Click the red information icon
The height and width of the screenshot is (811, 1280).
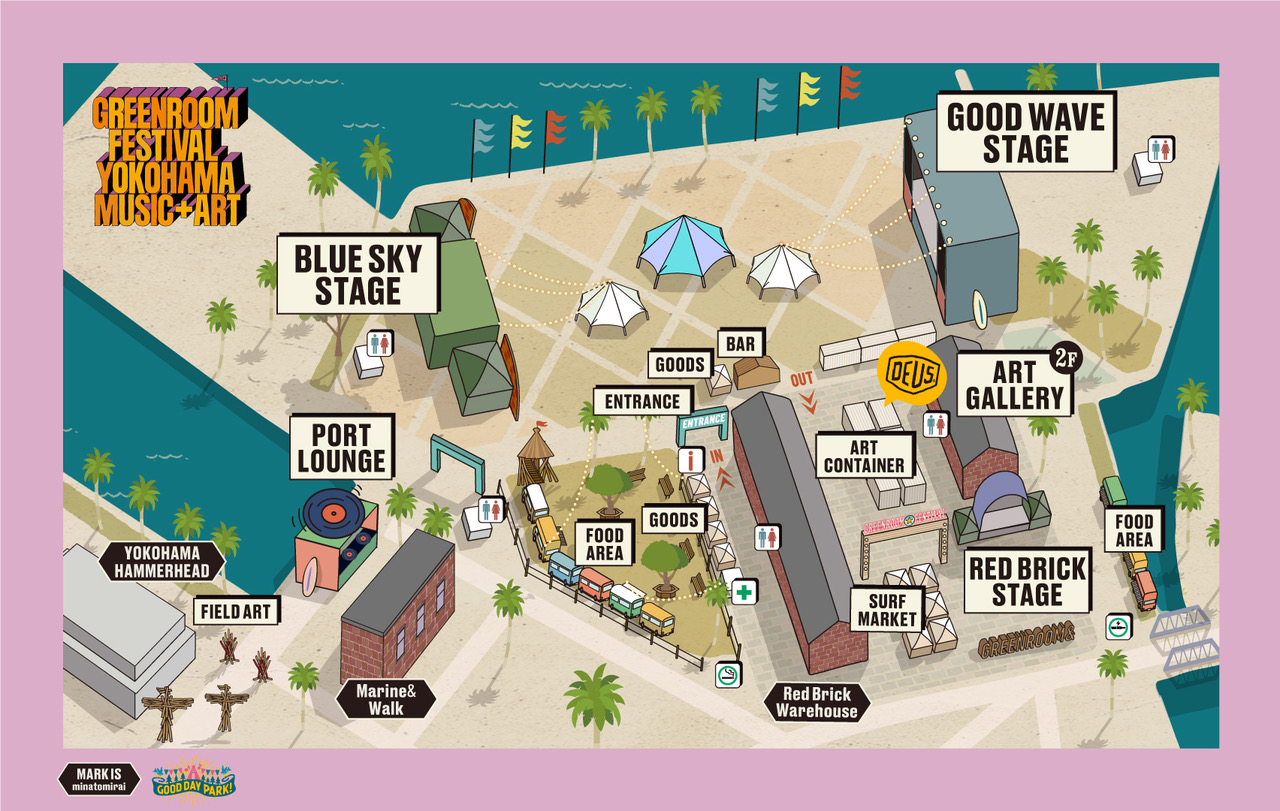click(691, 461)
